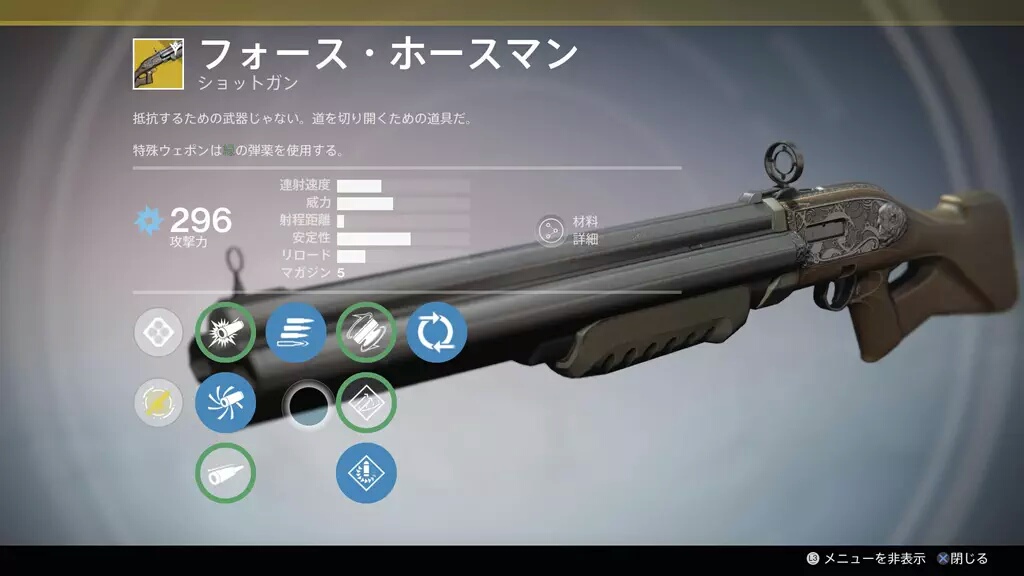This screenshot has width=1024, height=576.
Task: Select the diamond rising-graph perk node
Action: coord(366,402)
